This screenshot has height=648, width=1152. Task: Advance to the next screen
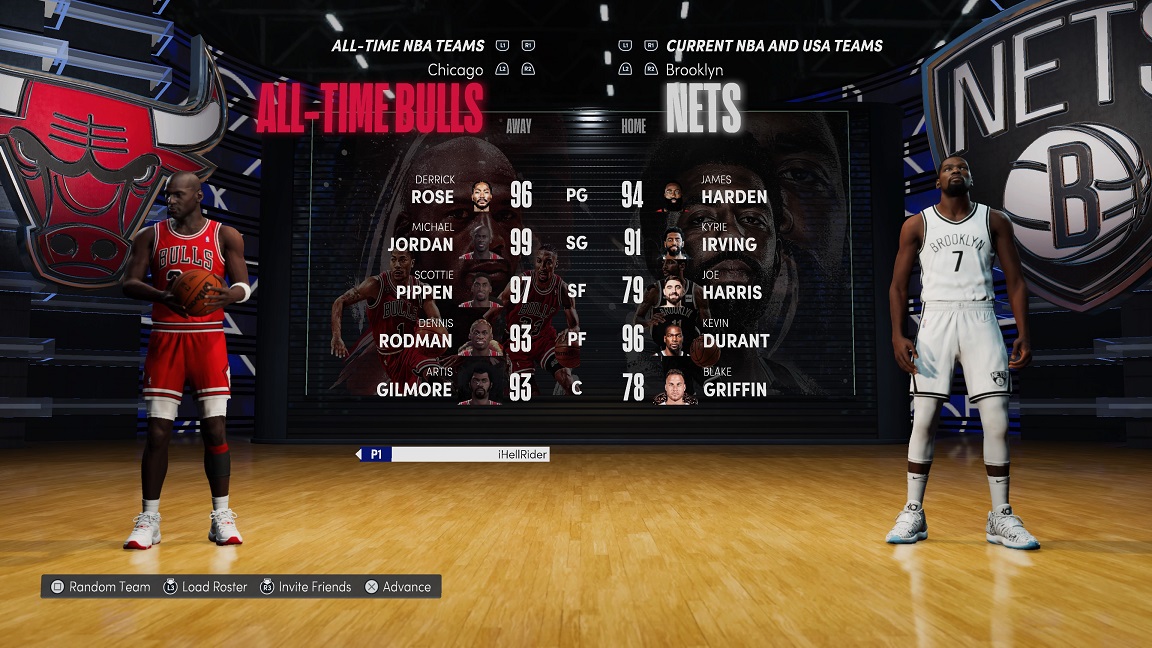coord(398,587)
